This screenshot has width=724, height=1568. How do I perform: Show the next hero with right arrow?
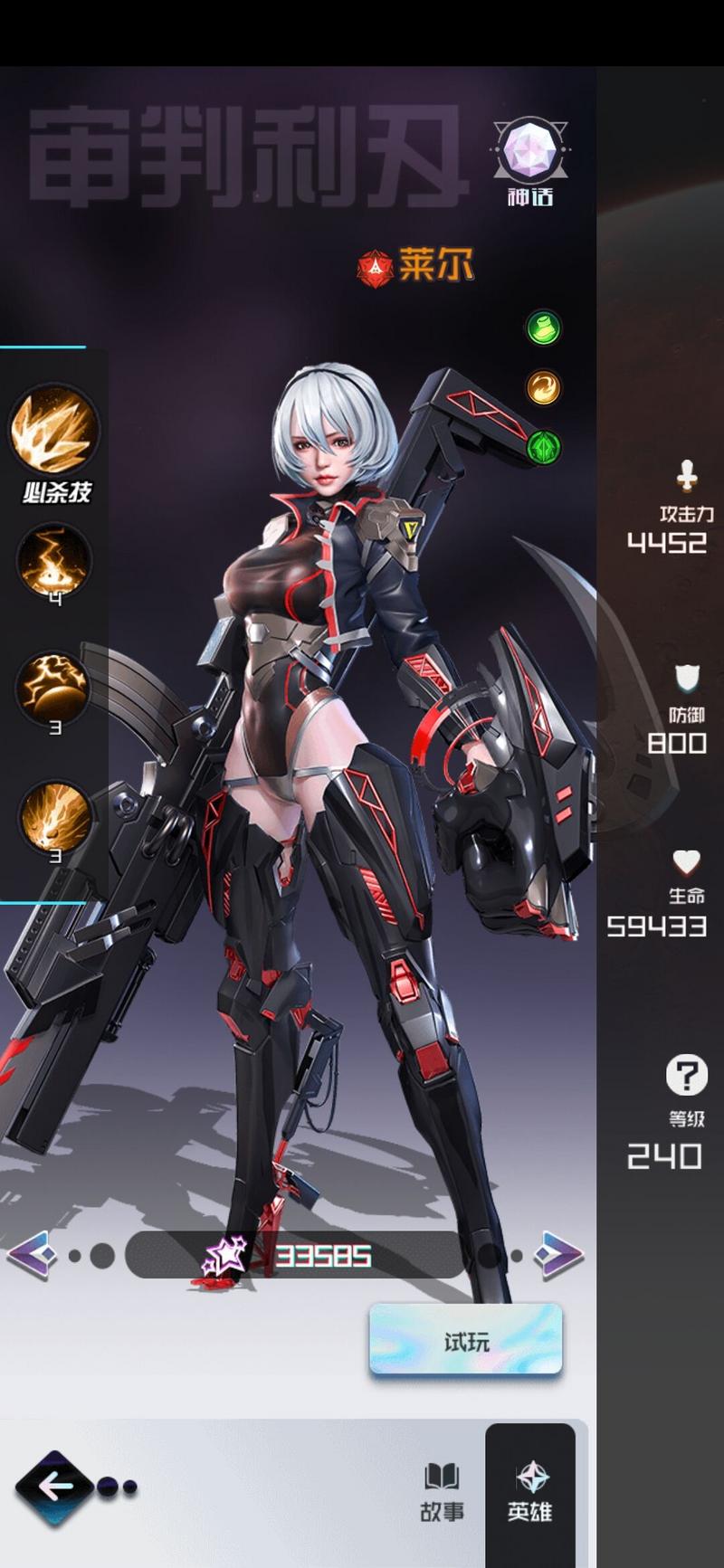558,1255
